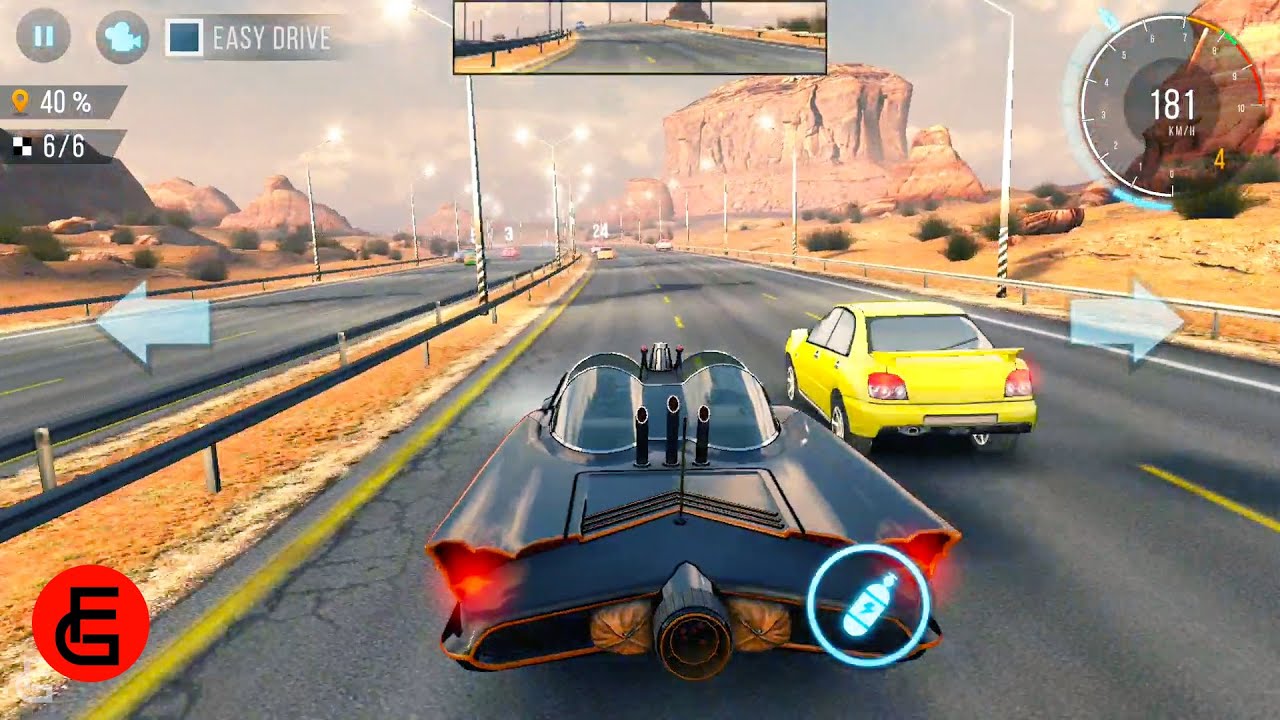Tap the rear-view mirror display

click(x=639, y=38)
